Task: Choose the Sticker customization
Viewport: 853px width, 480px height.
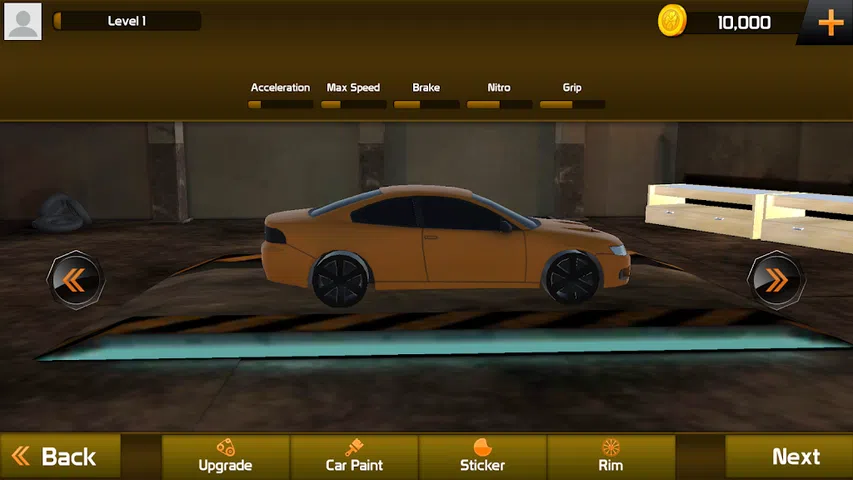Action: [482, 456]
